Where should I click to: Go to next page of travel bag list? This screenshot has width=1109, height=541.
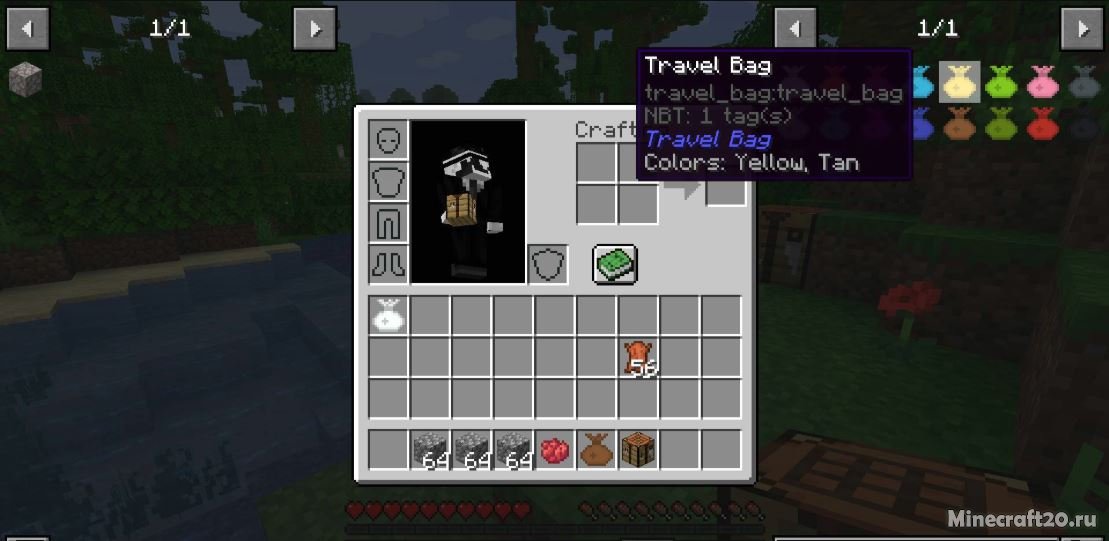(1081, 28)
